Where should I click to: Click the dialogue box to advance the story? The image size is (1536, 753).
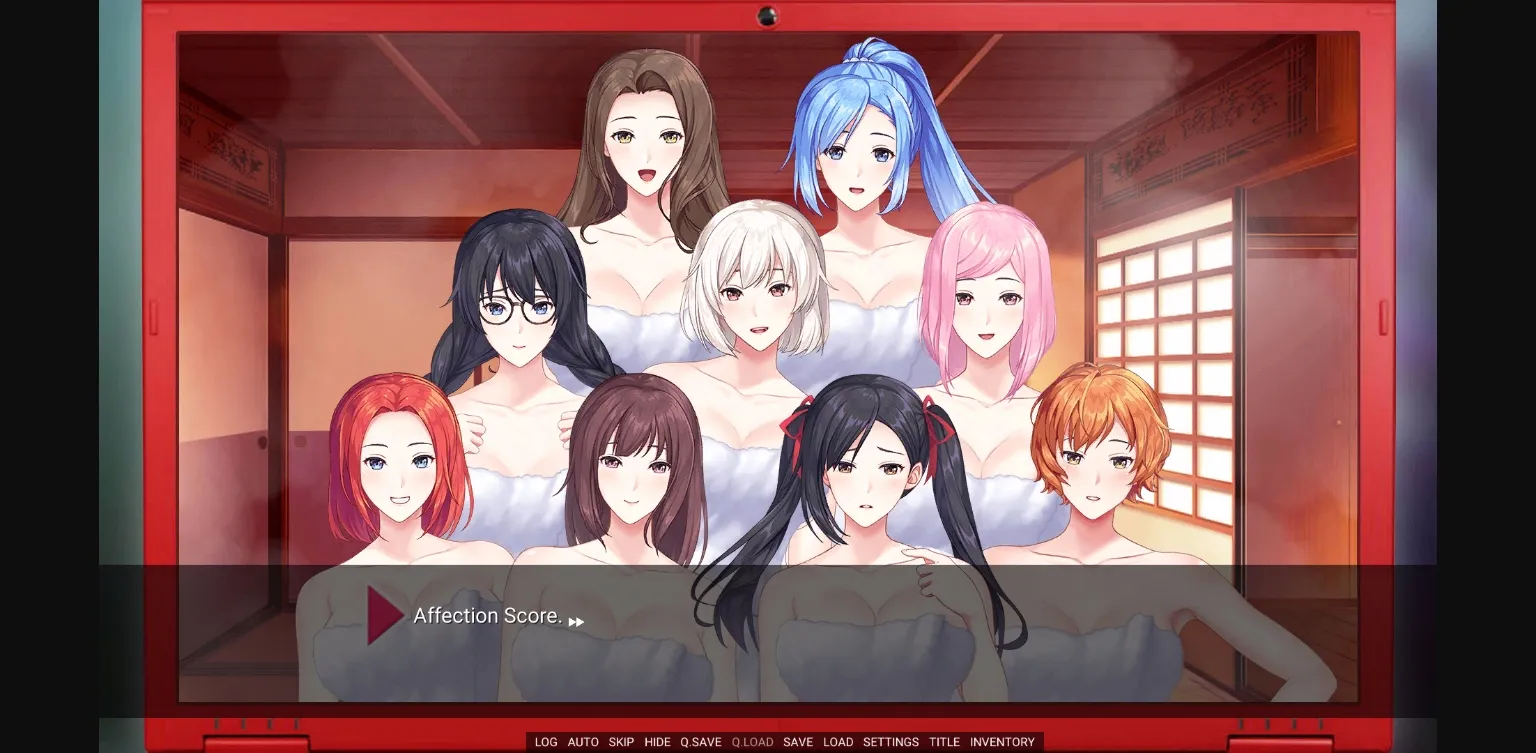tap(768, 640)
